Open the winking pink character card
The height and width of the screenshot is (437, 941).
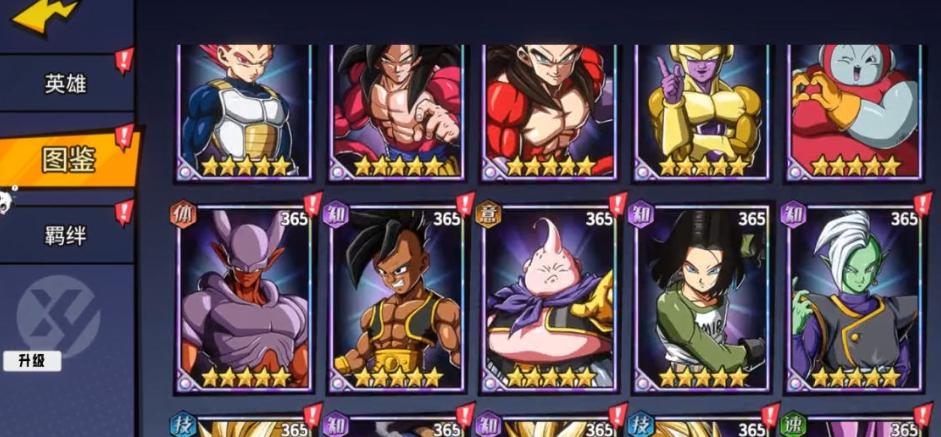855,110
